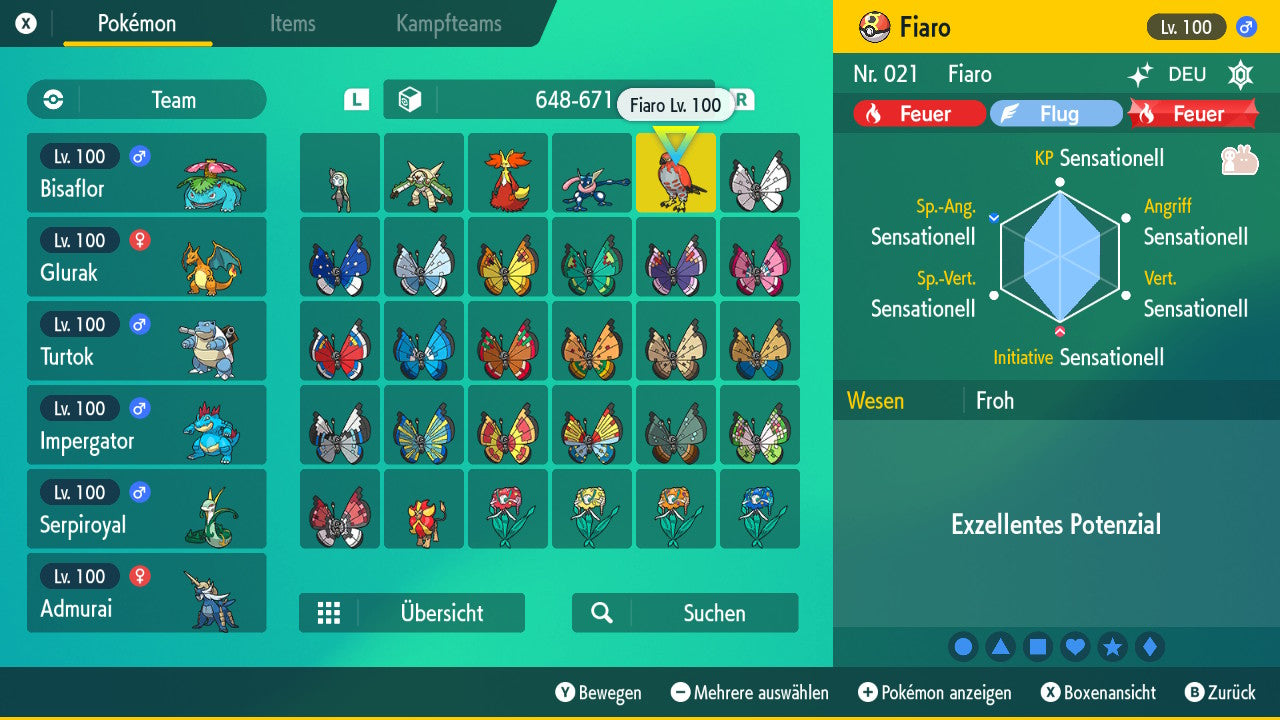
Task: Toggle the heart marking for Fiaro
Action: (1076, 647)
